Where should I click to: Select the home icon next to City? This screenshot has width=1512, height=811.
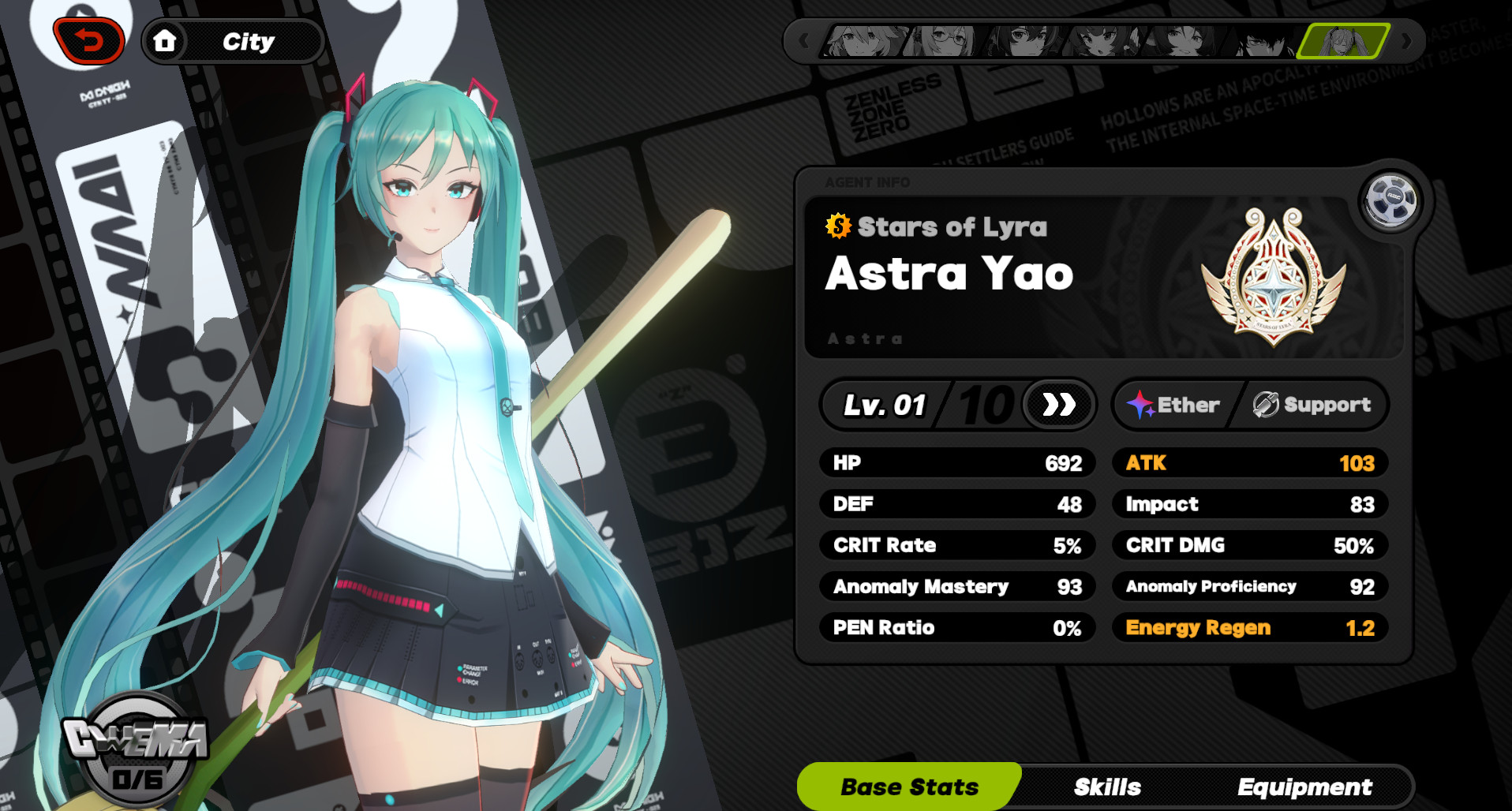pyautogui.click(x=166, y=41)
